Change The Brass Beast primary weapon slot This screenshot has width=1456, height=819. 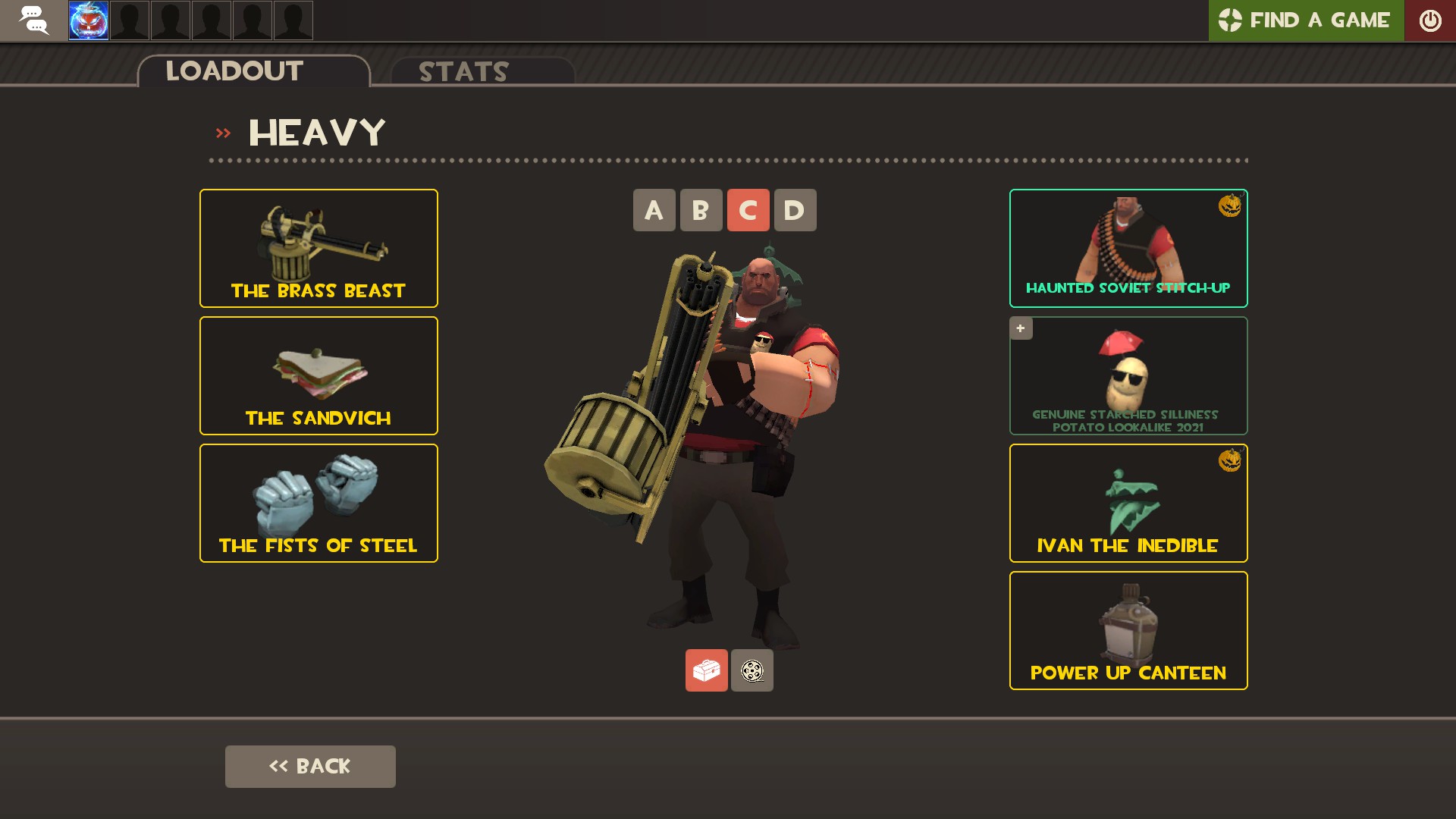pyautogui.click(x=318, y=248)
